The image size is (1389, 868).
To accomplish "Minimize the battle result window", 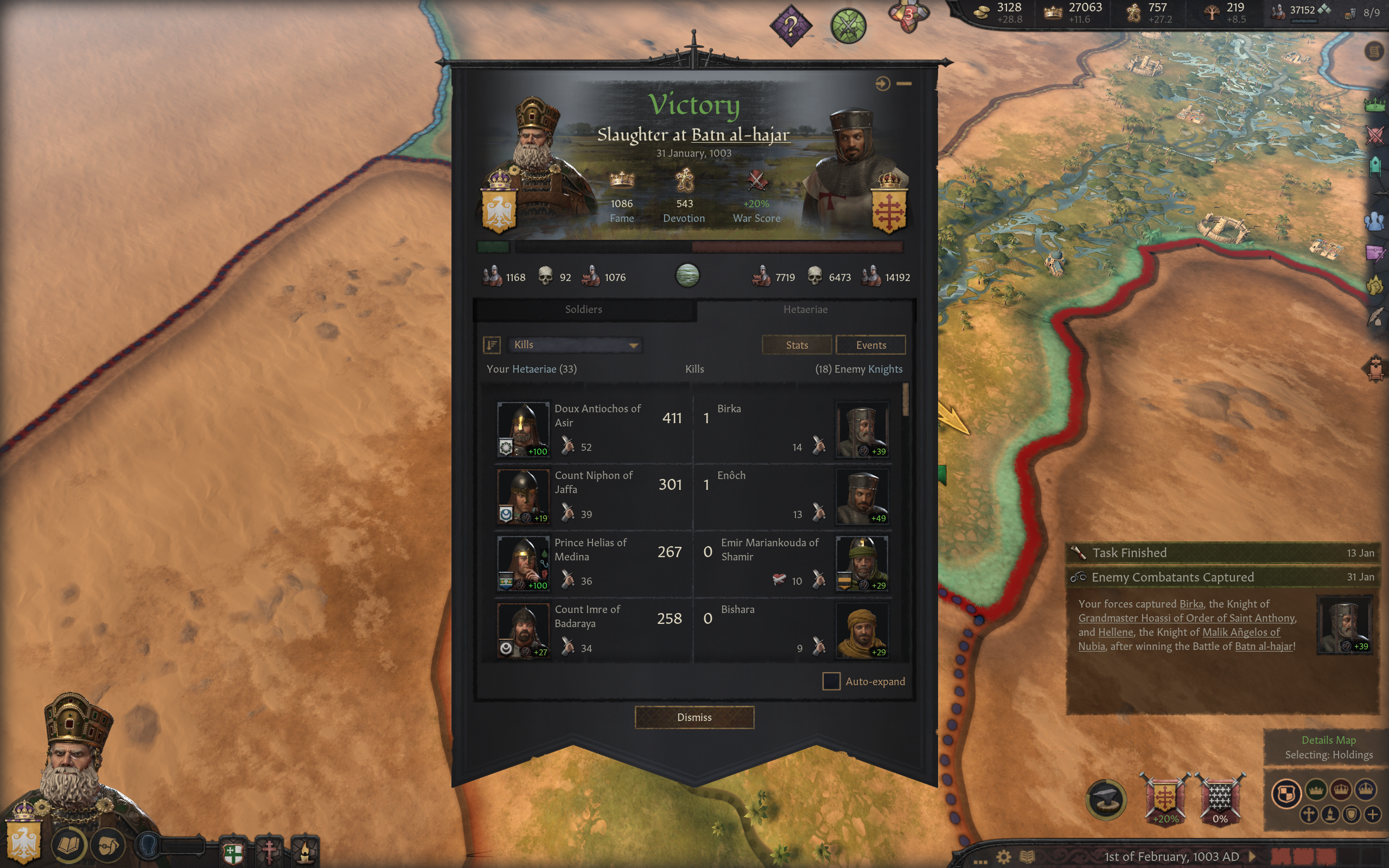I will pyautogui.click(x=904, y=84).
